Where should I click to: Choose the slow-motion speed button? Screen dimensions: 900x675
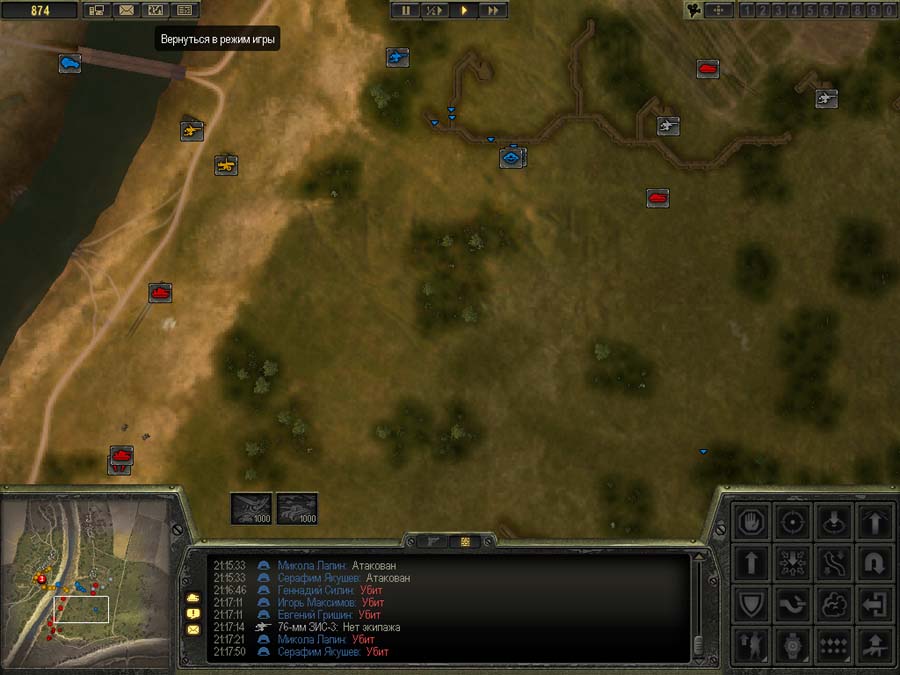(435, 10)
